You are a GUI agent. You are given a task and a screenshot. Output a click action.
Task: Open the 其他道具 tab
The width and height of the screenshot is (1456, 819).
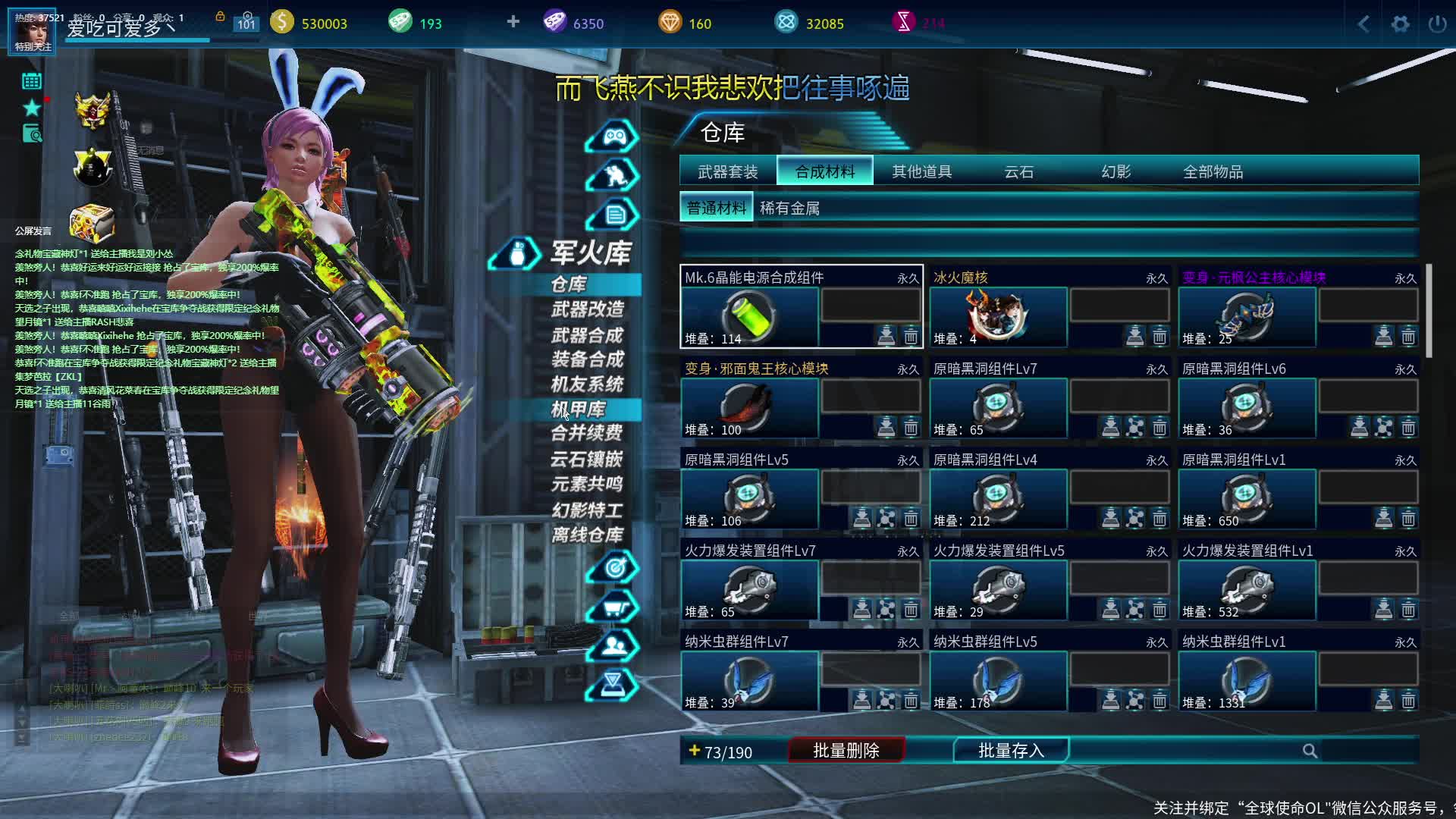tap(921, 171)
